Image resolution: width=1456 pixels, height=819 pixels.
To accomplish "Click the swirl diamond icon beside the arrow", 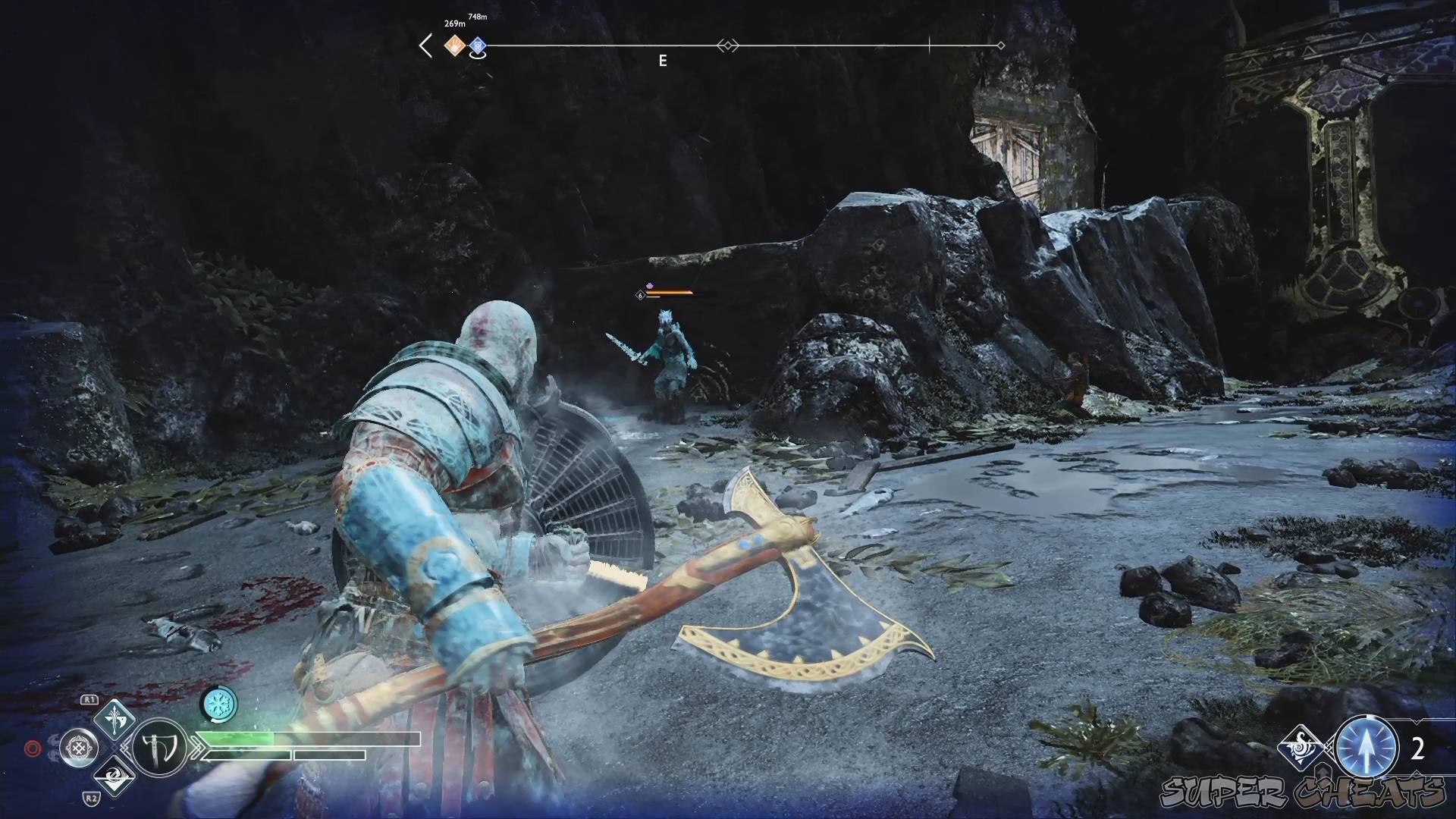I will [x=1301, y=748].
